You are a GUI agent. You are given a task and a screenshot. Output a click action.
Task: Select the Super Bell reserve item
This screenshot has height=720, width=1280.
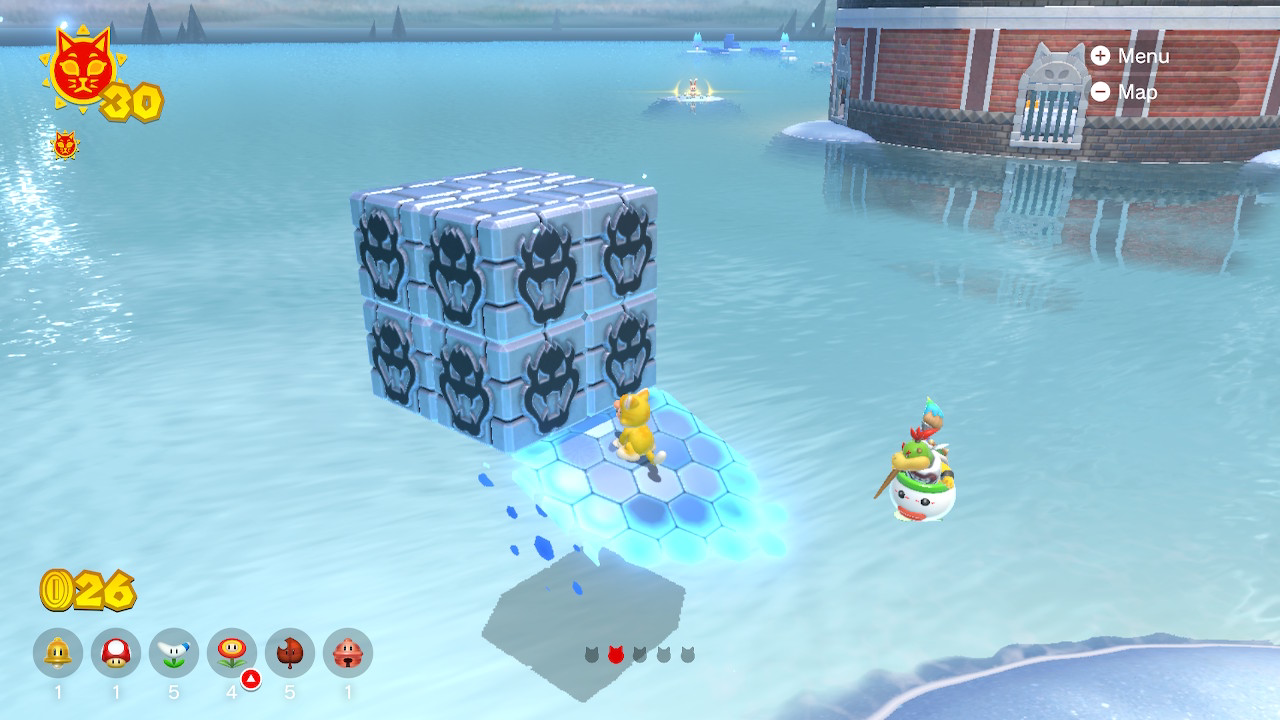[58, 653]
